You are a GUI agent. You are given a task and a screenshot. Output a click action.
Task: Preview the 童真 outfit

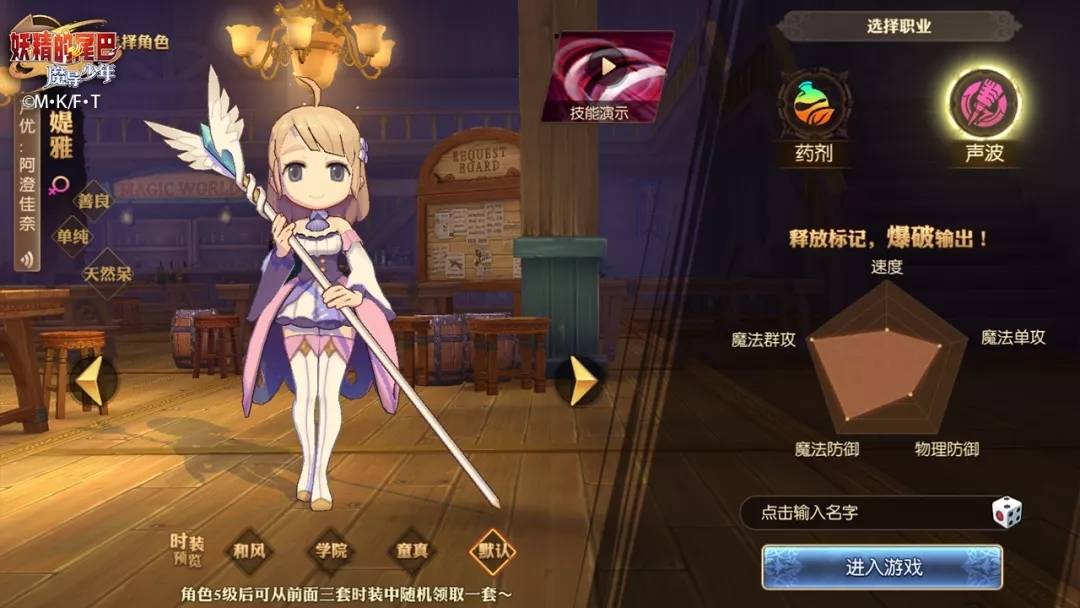(413, 550)
